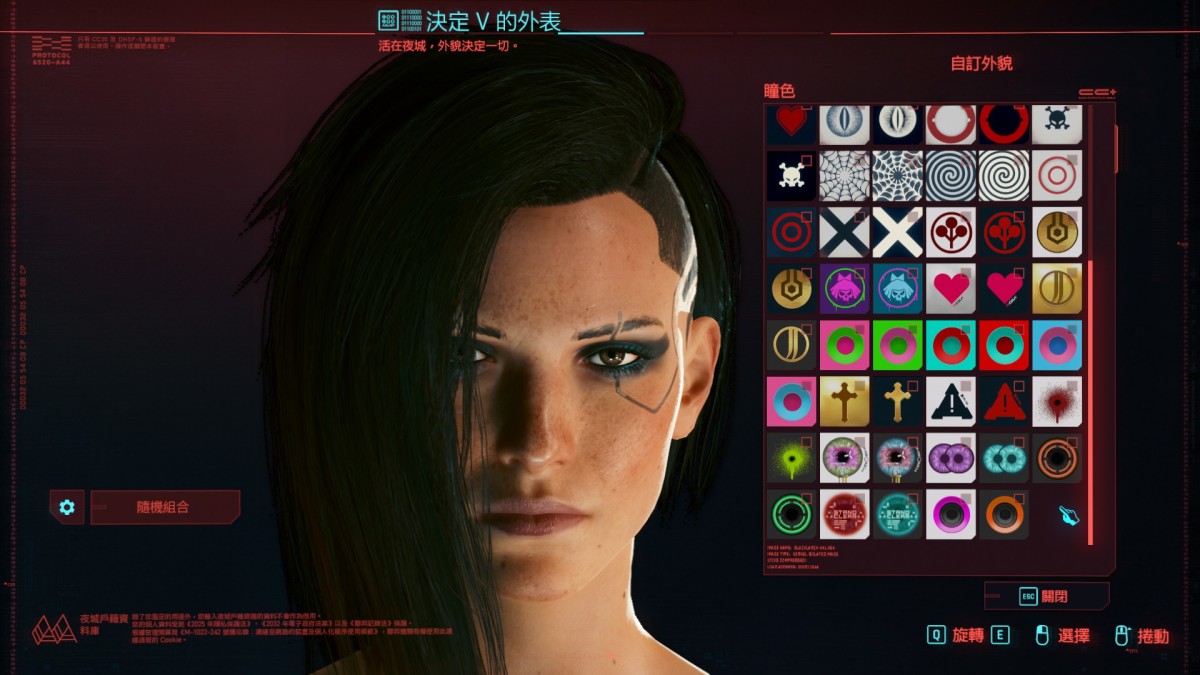1200x675 pixels.
Task: Pick the red warning triangle swatch
Action: point(1004,401)
